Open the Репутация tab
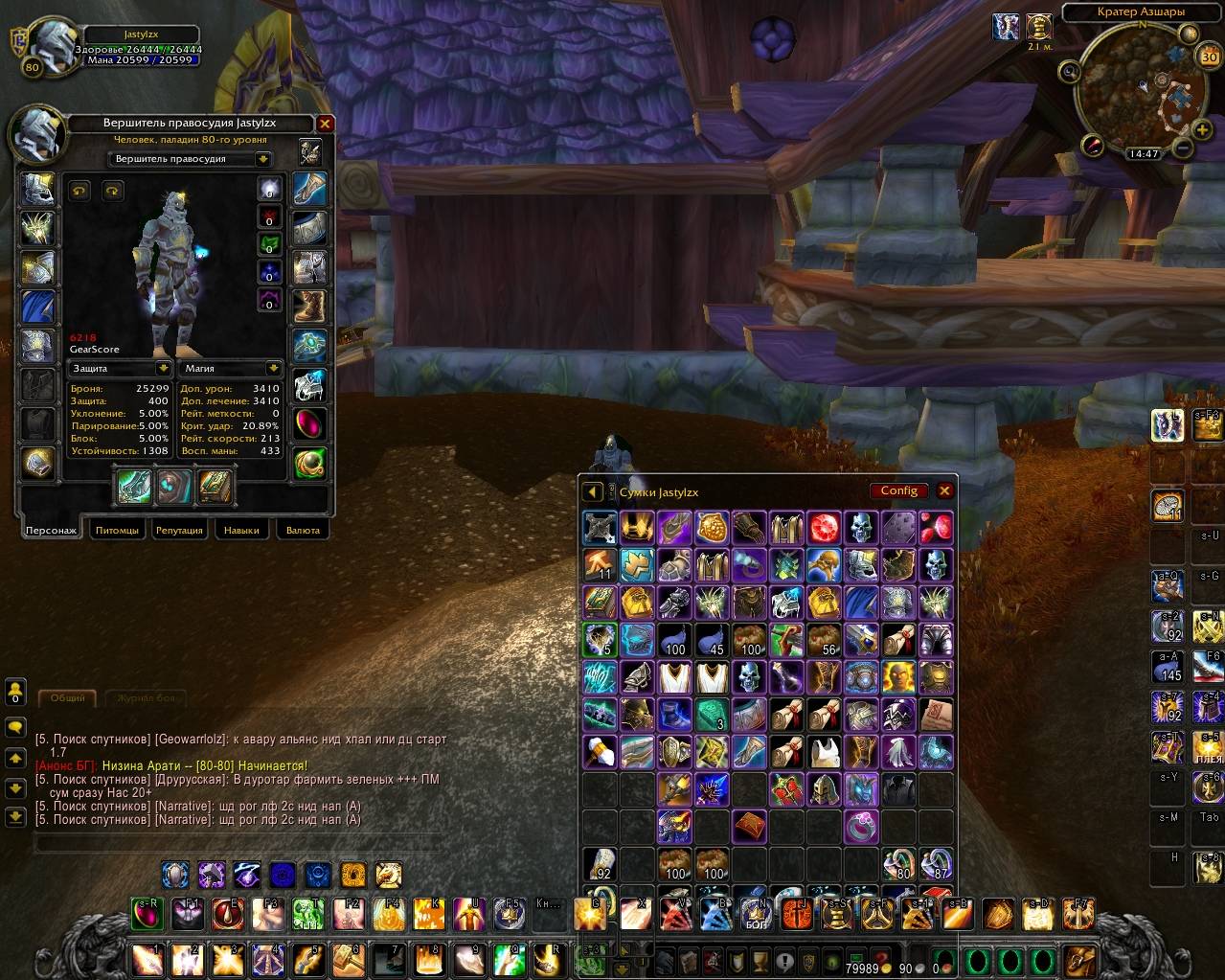1225x980 pixels. [179, 530]
